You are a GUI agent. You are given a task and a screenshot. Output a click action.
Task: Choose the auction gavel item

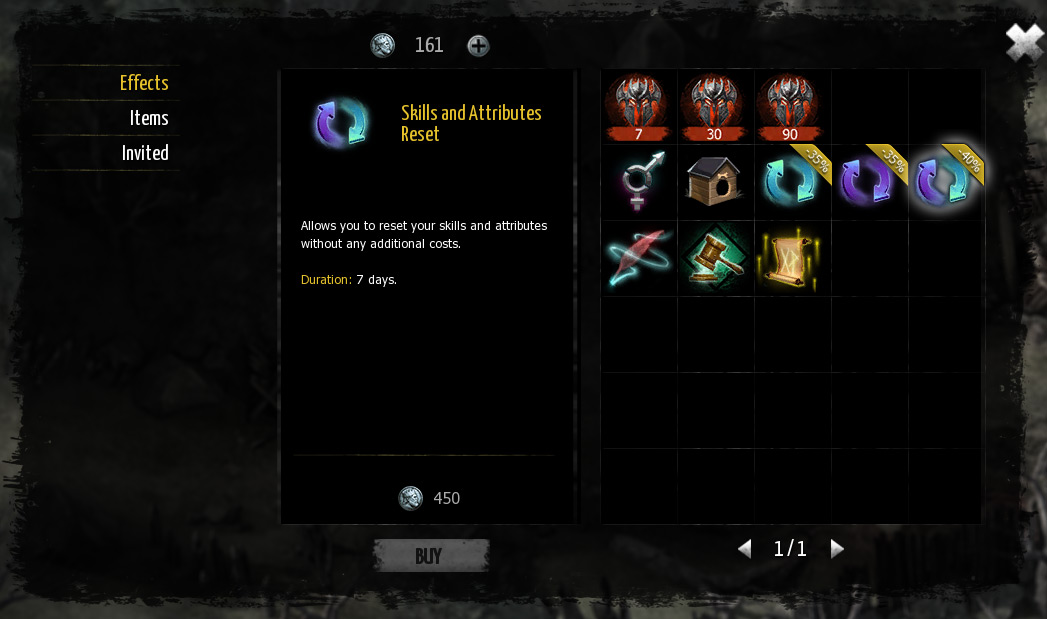coord(714,258)
